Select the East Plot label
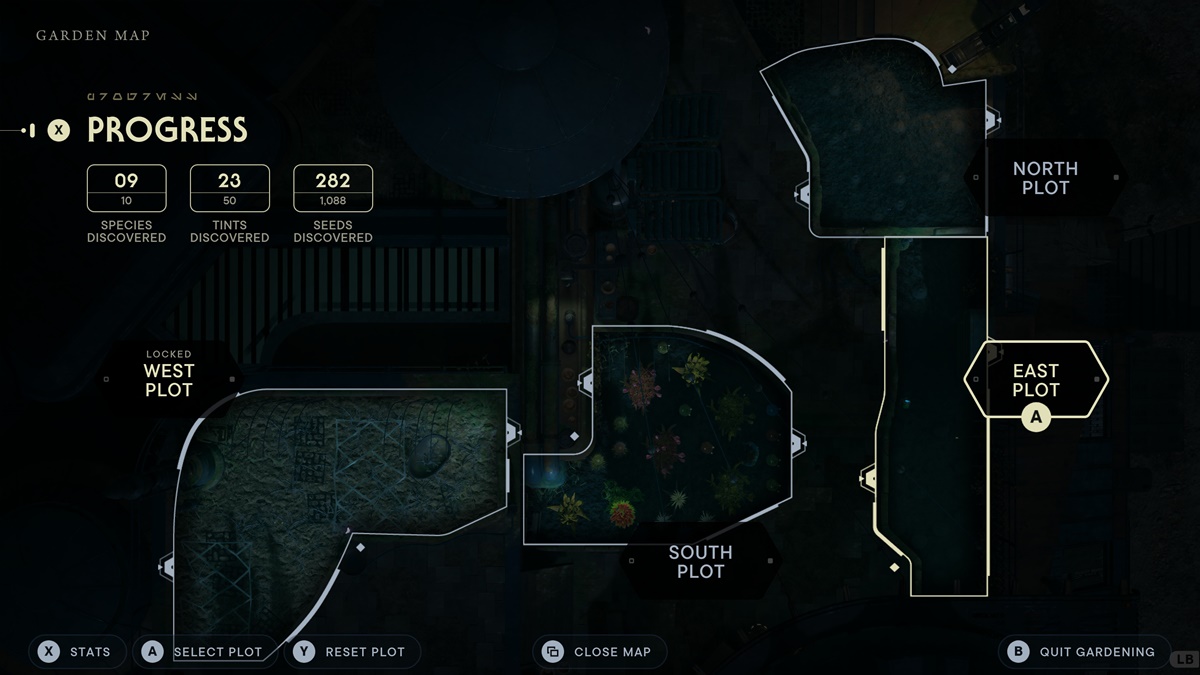Viewport: 1200px width, 675px height. 1035,380
